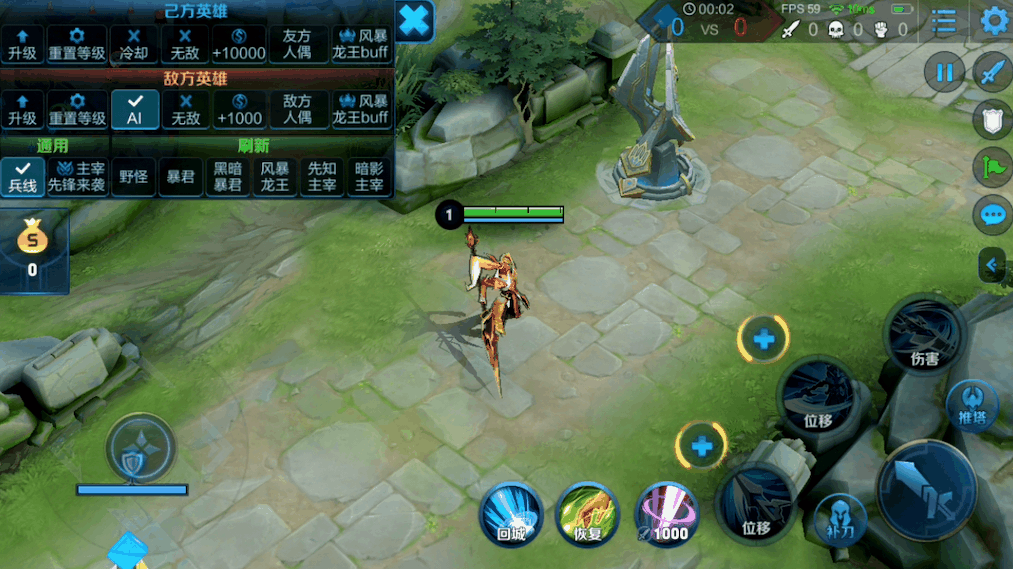
Task: Open the chat speech bubble
Action: point(992,214)
